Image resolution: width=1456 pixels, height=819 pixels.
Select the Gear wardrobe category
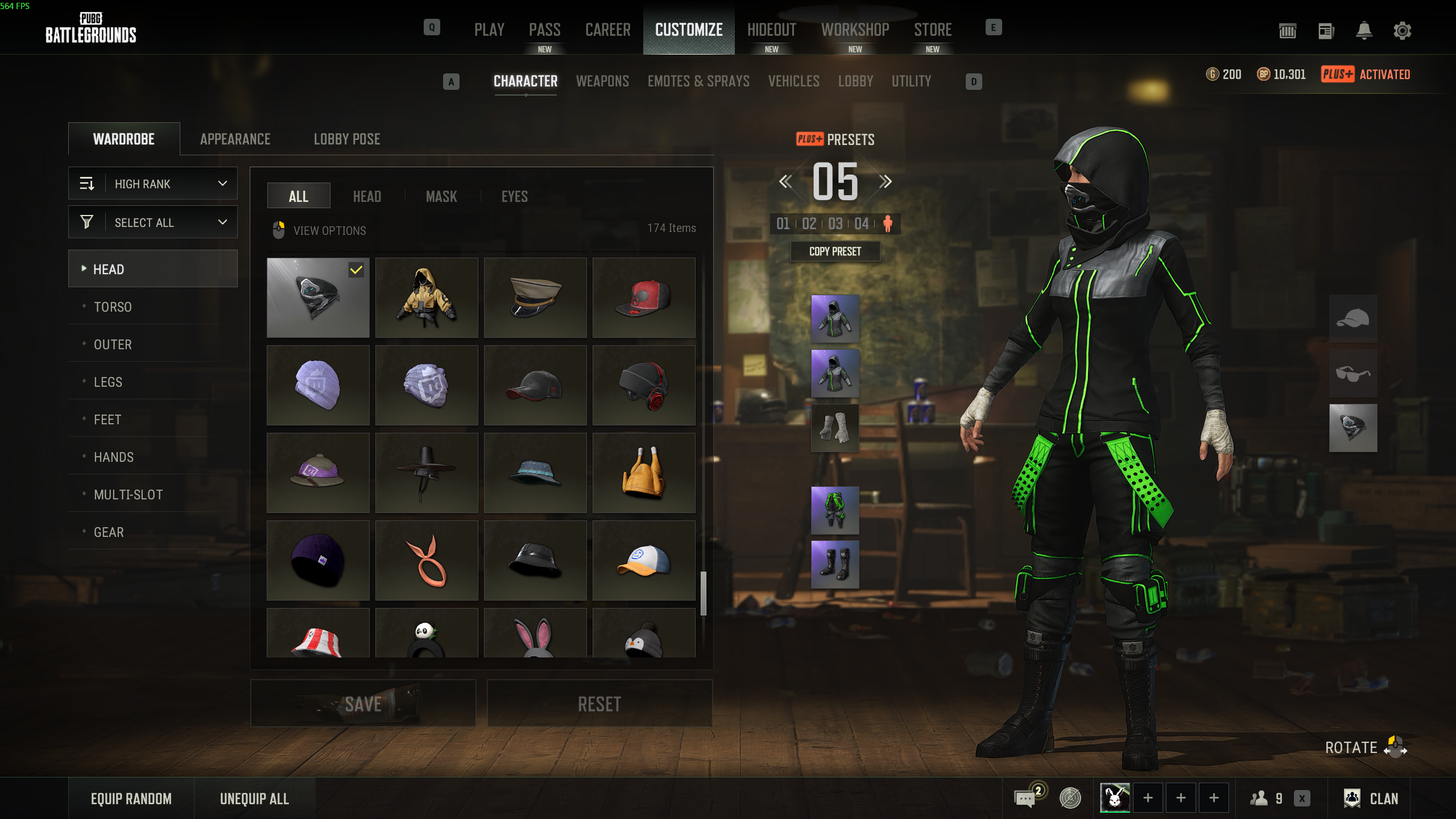(109, 532)
